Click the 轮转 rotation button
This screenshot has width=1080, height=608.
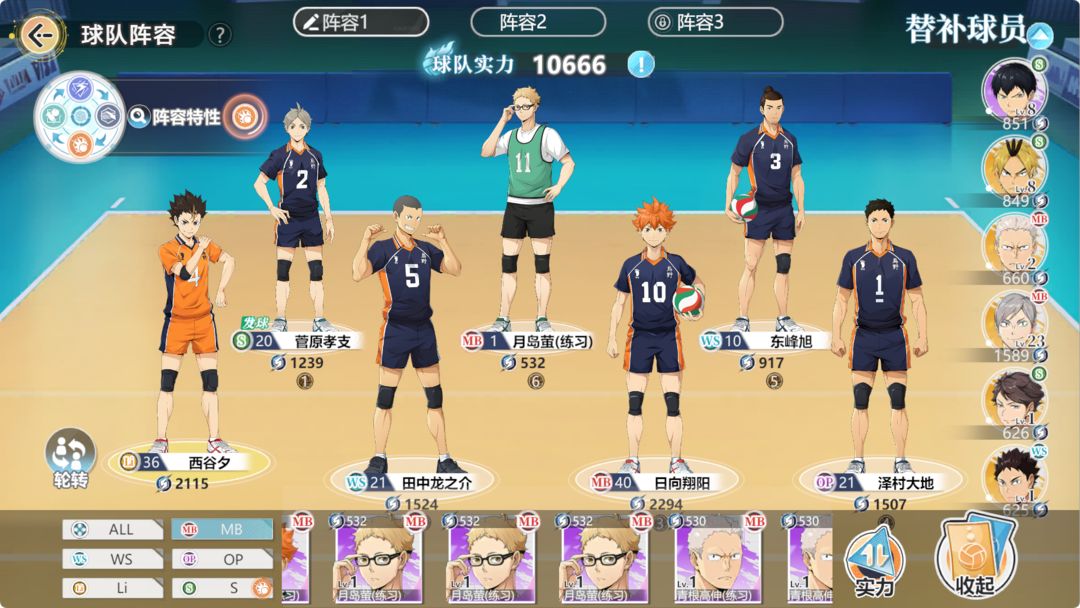71,458
